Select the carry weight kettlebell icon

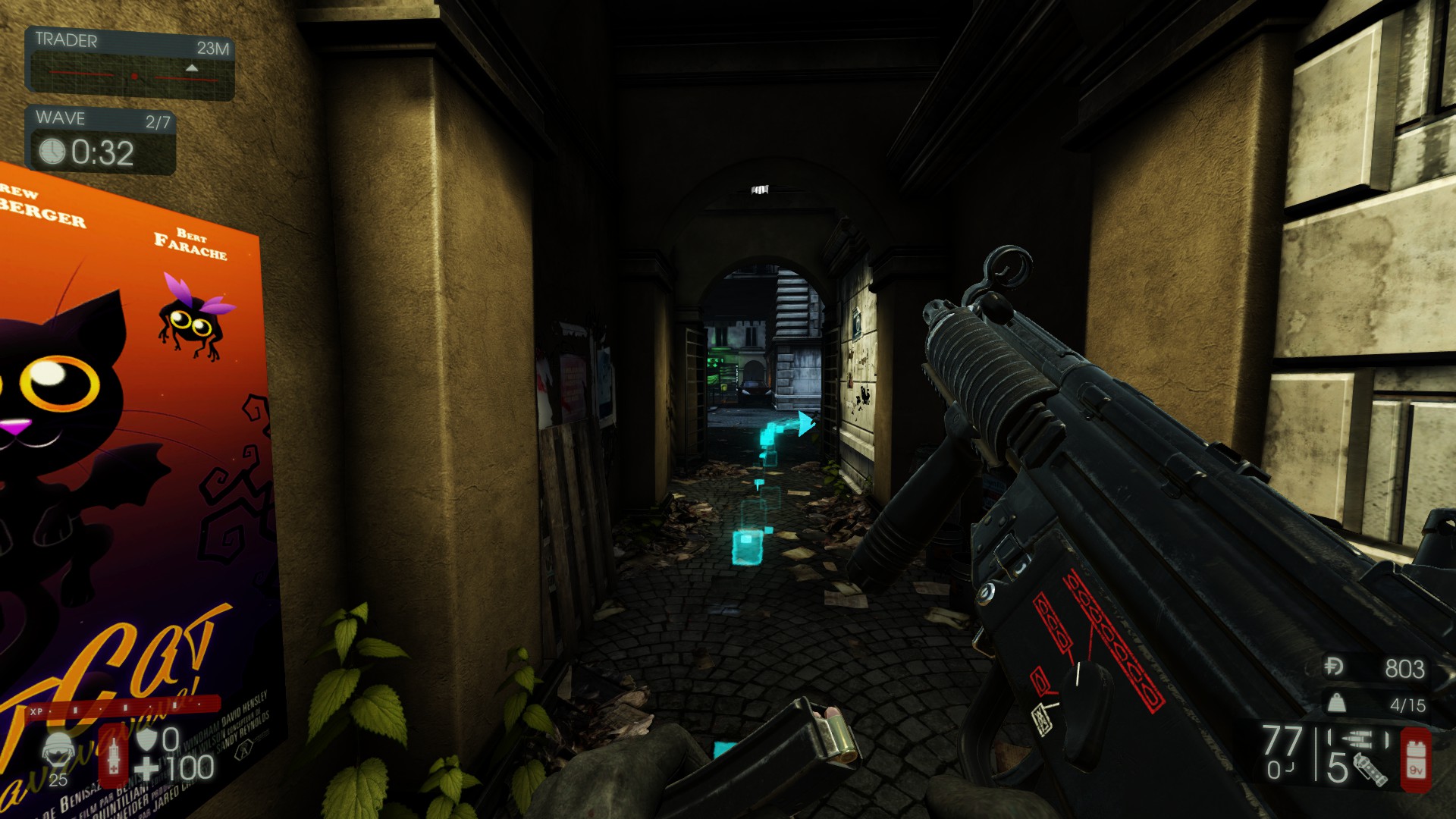[x=1336, y=703]
